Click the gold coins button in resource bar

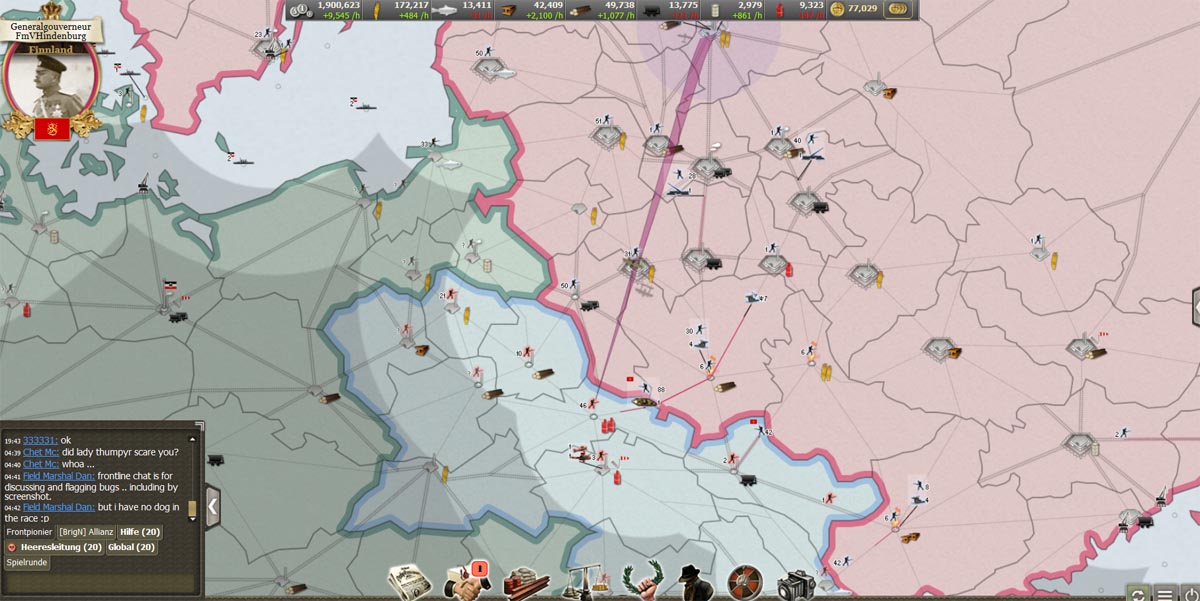click(898, 9)
